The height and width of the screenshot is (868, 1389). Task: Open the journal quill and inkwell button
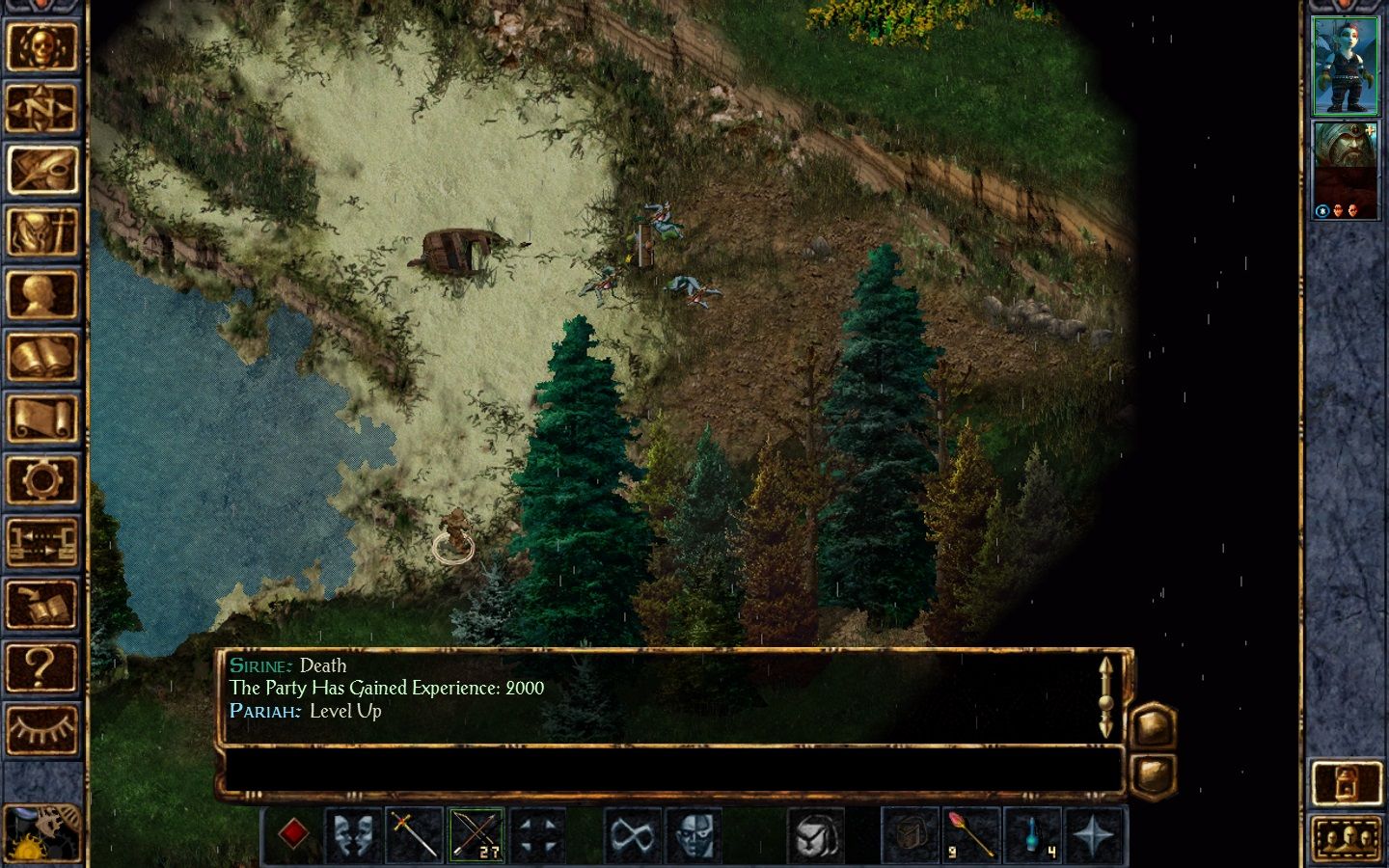[41, 171]
